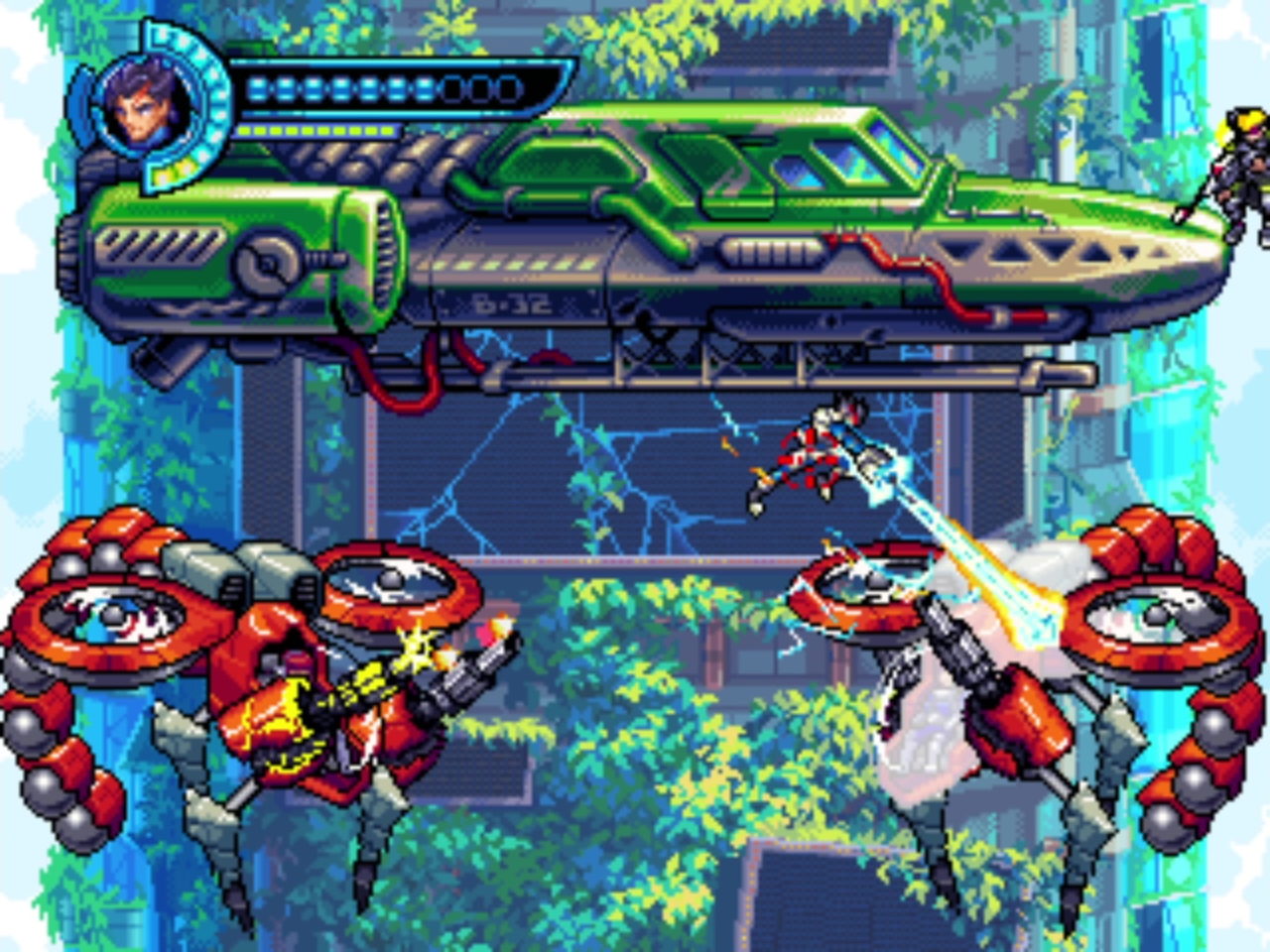The image size is (1270, 952).
Task: Click the first filled health pip
Action: pos(260,87)
